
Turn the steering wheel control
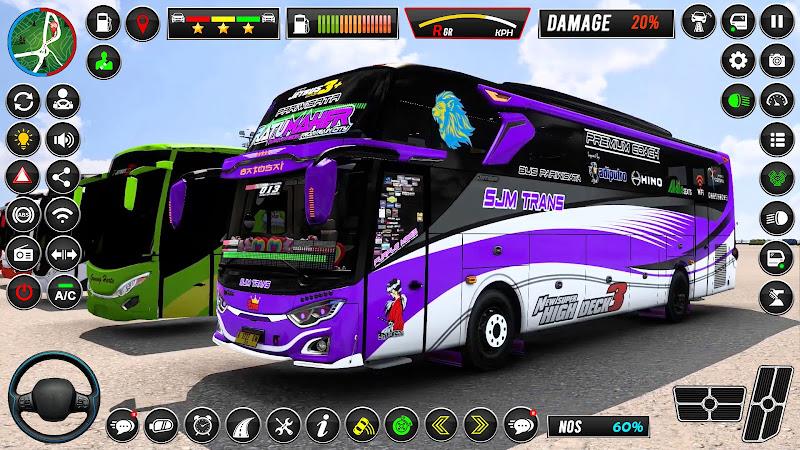[x=52, y=397]
